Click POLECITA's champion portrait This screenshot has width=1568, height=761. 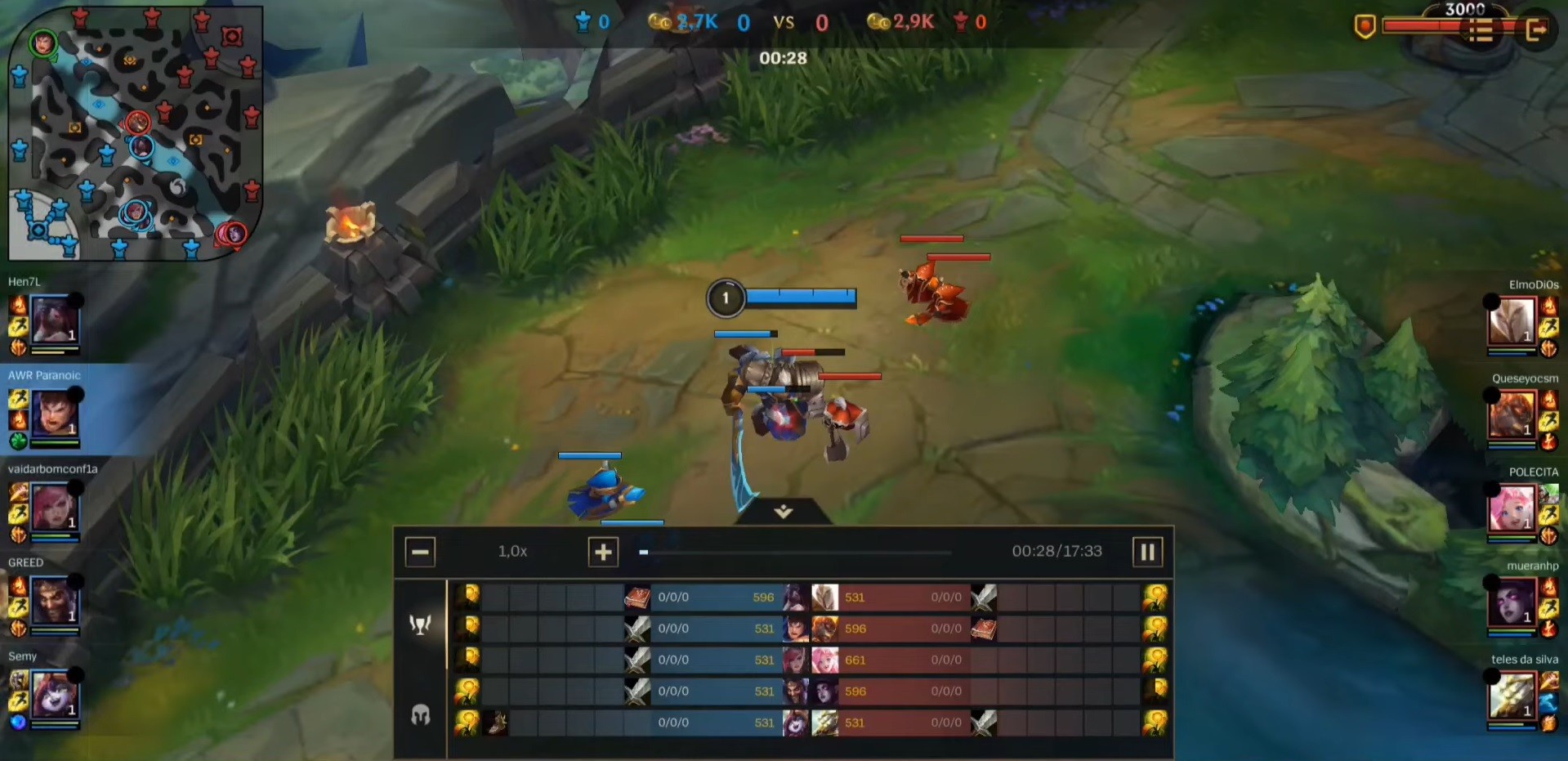coord(1513,511)
